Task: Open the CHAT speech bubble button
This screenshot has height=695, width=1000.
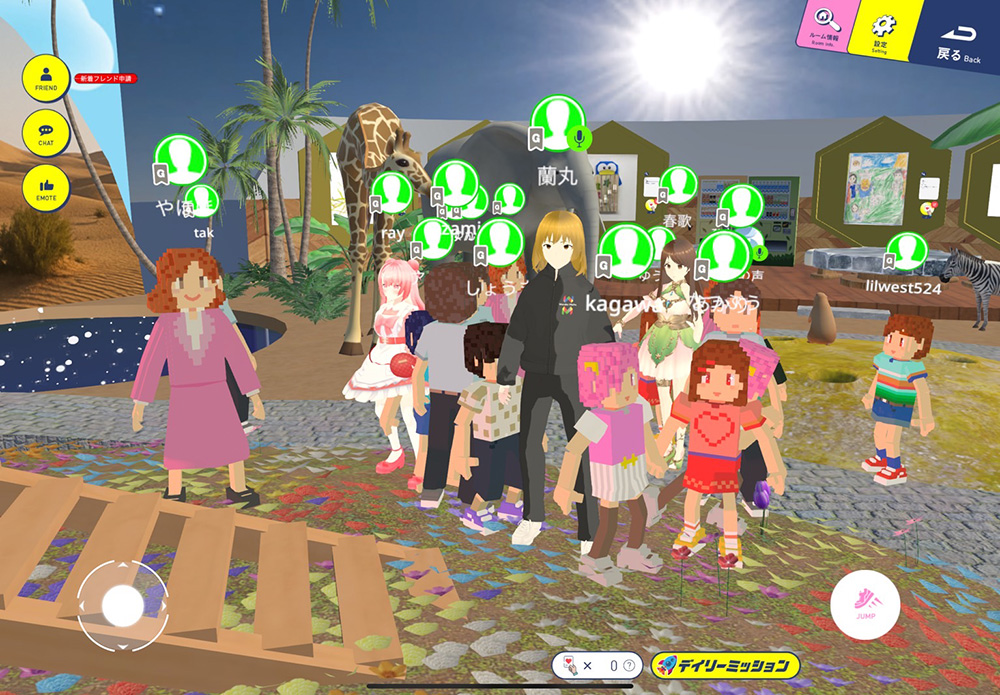Action: coord(46,132)
